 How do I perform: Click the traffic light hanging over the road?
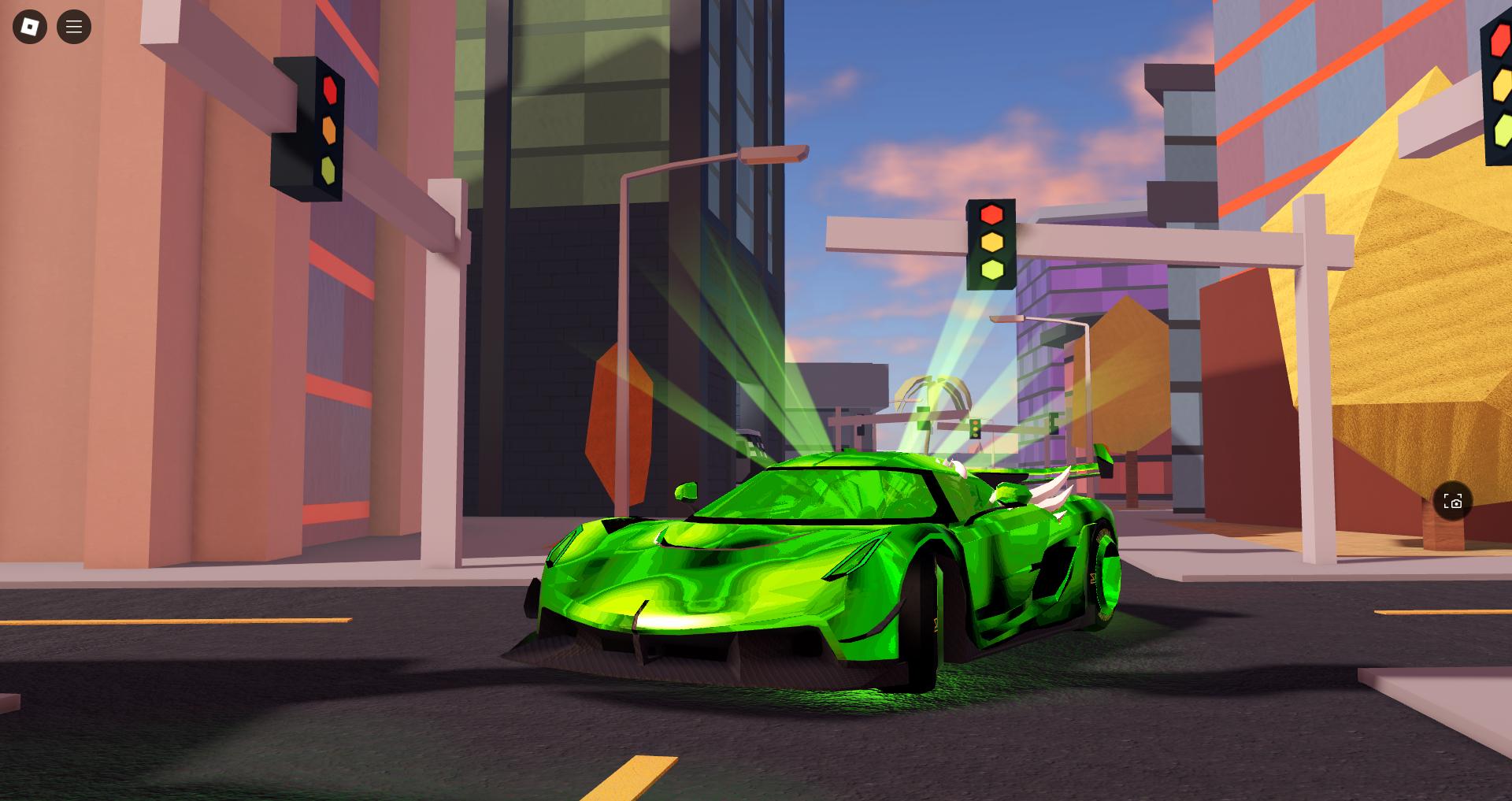991,246
